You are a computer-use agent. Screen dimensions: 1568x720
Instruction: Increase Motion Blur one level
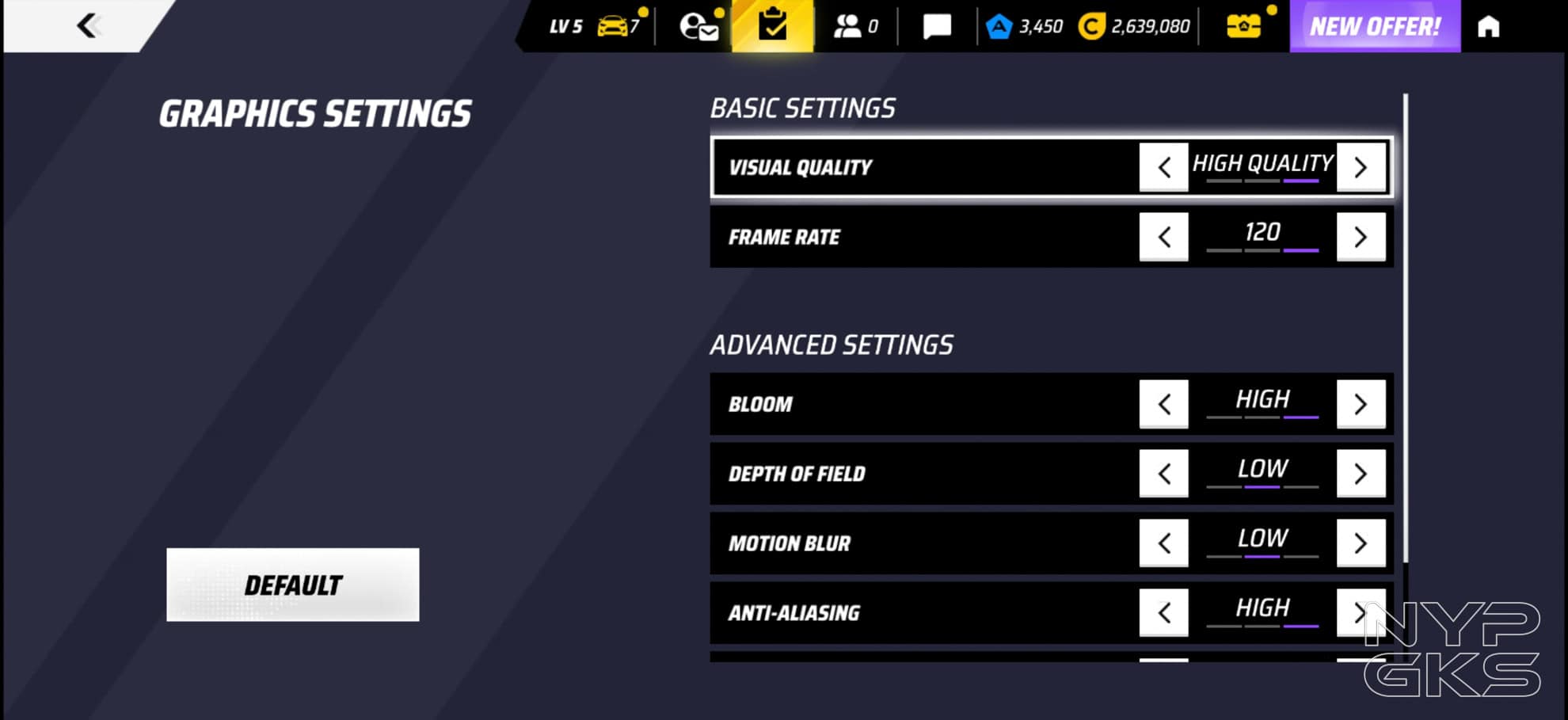coord(1361,543)
